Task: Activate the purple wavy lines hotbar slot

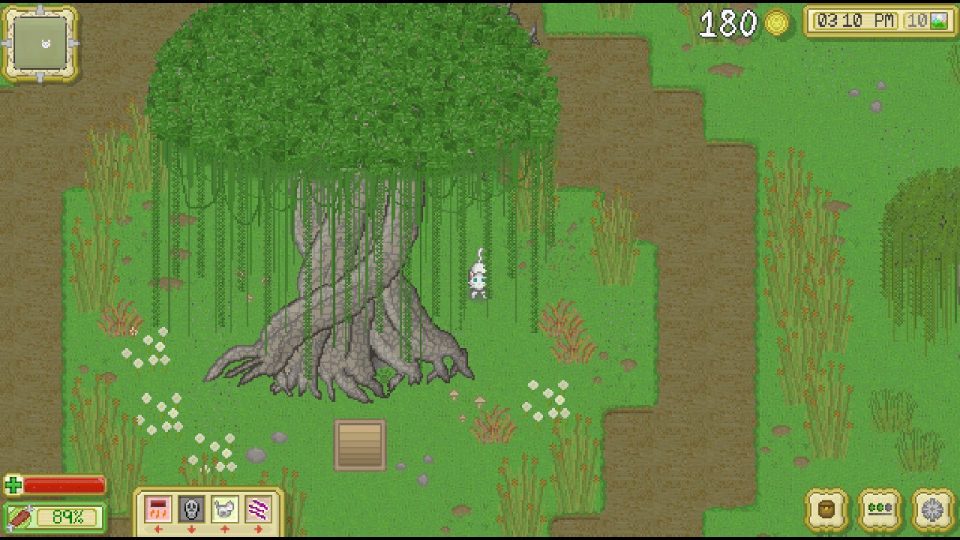Action: click(257, 509)
